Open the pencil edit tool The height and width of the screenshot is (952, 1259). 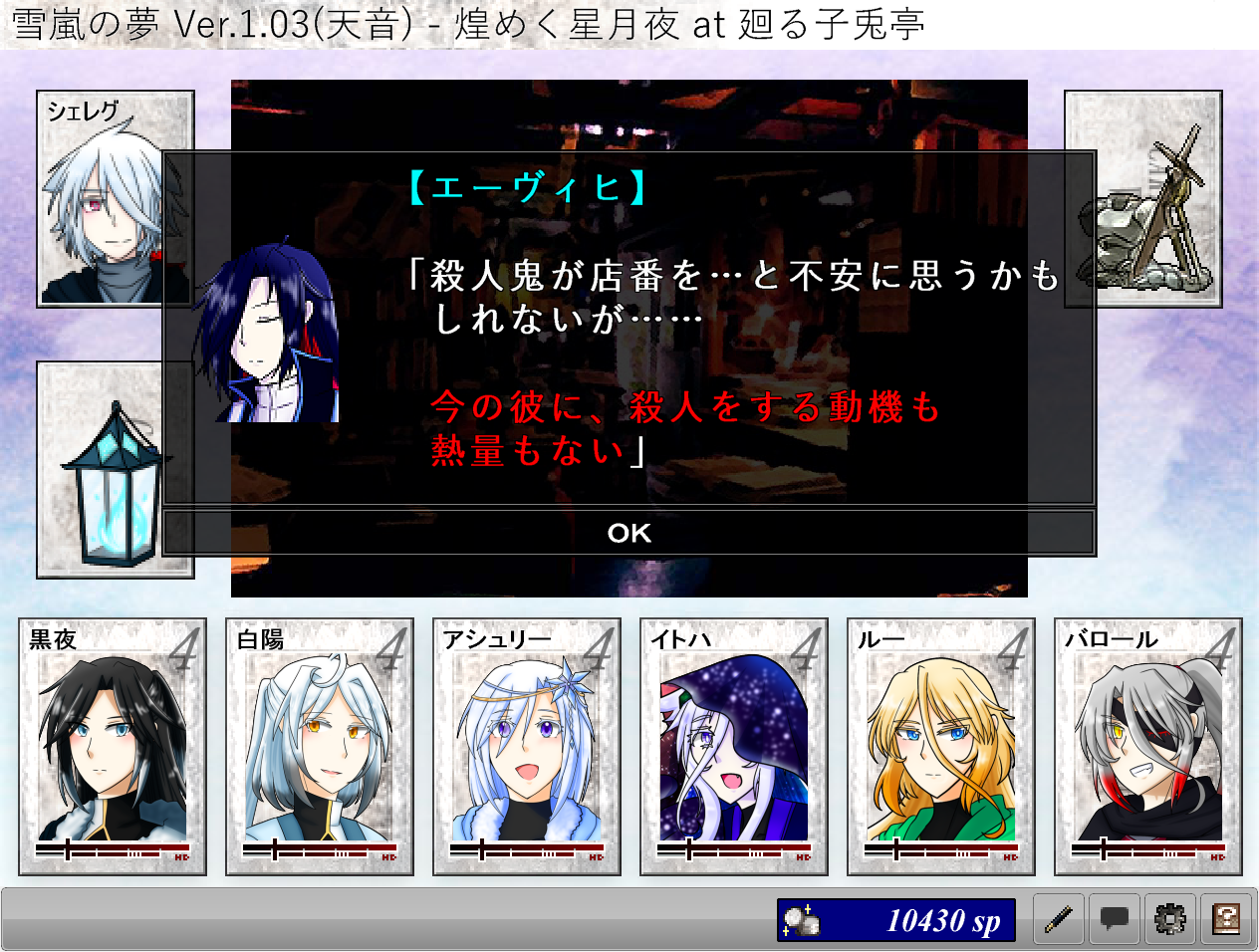coord(1059,919)
